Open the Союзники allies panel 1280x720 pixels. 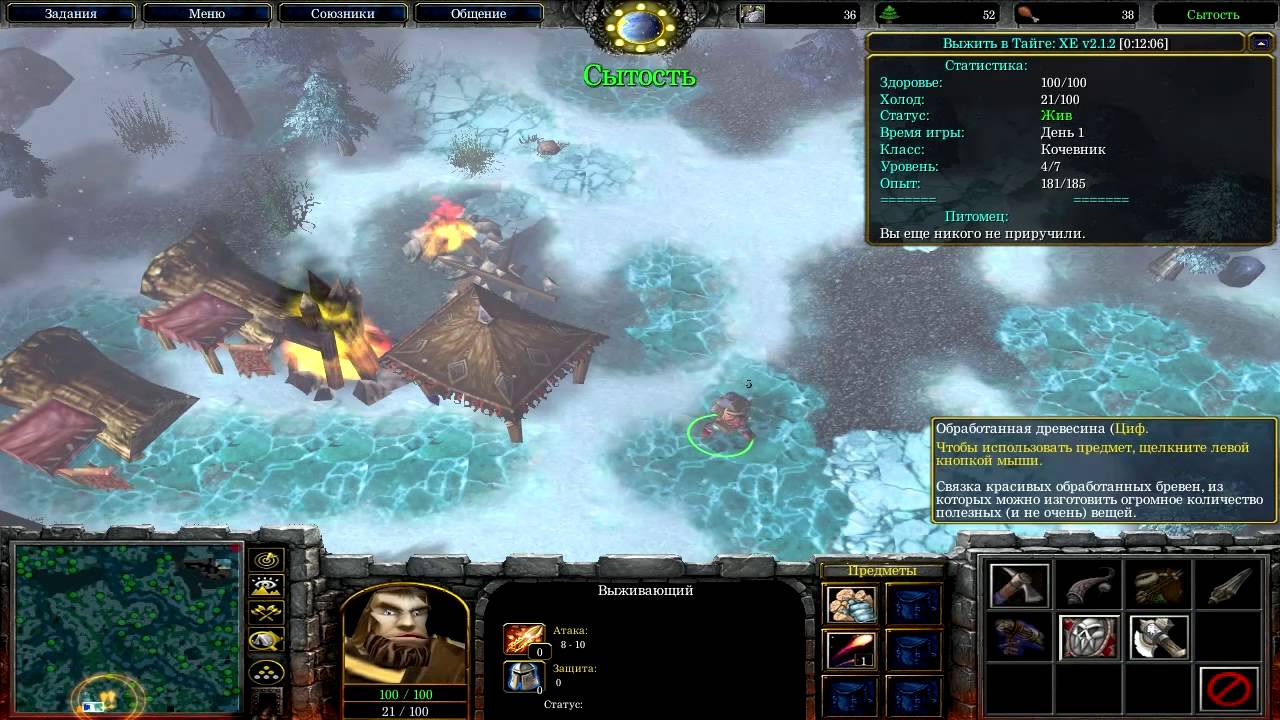point(342,14)
